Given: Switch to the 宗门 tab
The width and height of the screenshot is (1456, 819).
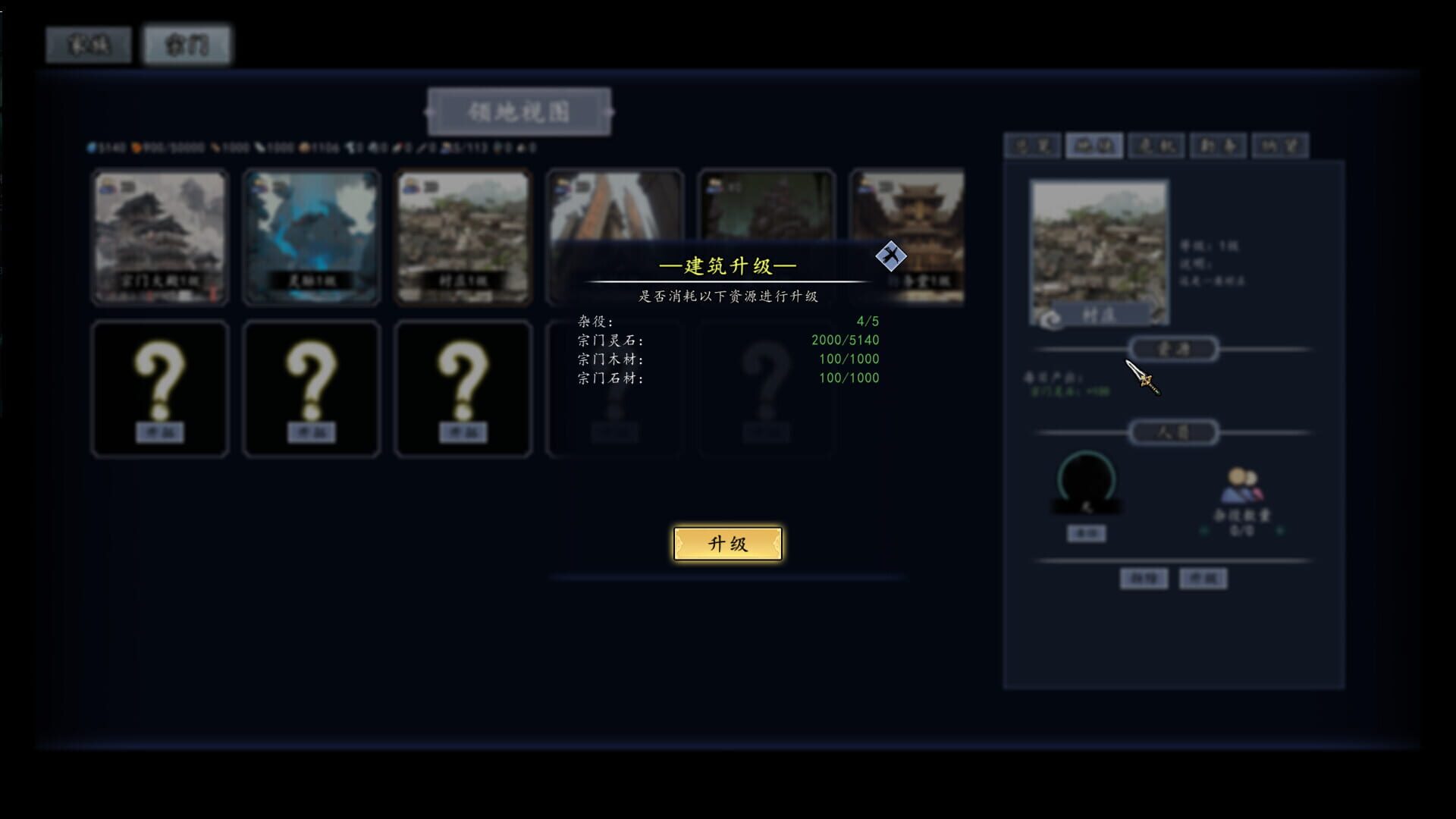Looking at the screenshot, I should click(186, 45).
